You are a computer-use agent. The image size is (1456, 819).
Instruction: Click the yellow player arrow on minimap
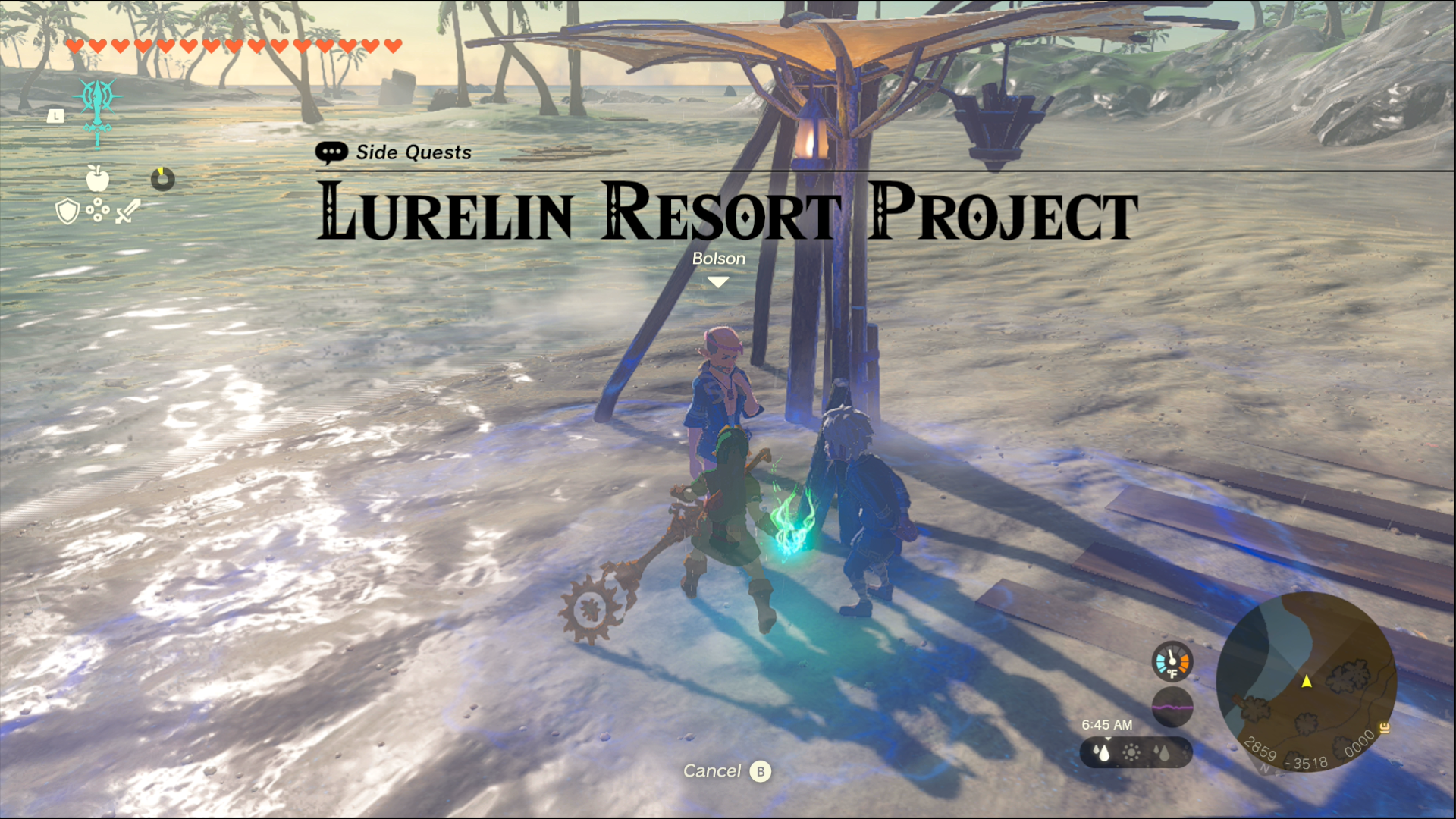pos(1306,682)
